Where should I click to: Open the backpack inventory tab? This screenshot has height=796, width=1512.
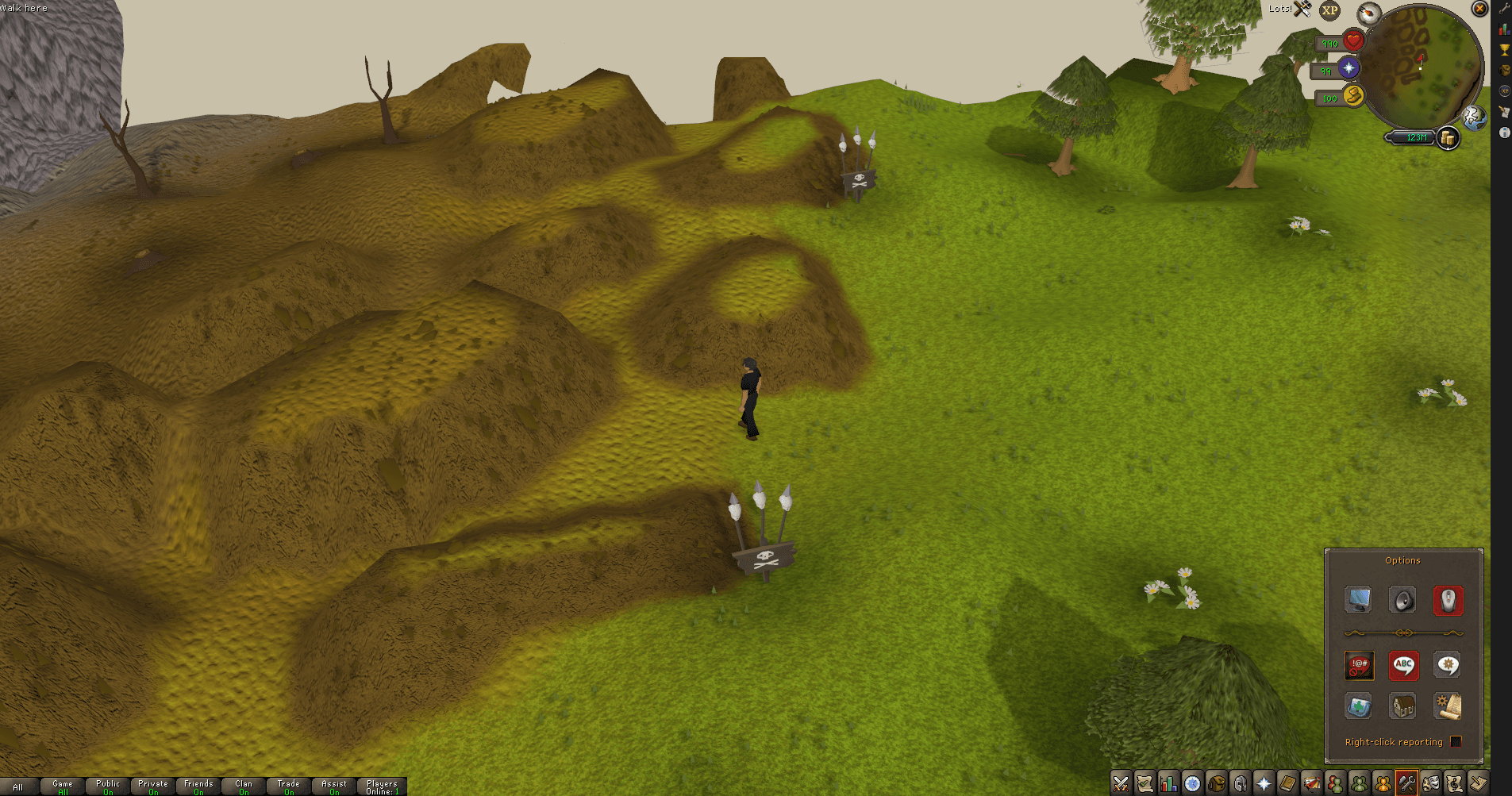1216,784
